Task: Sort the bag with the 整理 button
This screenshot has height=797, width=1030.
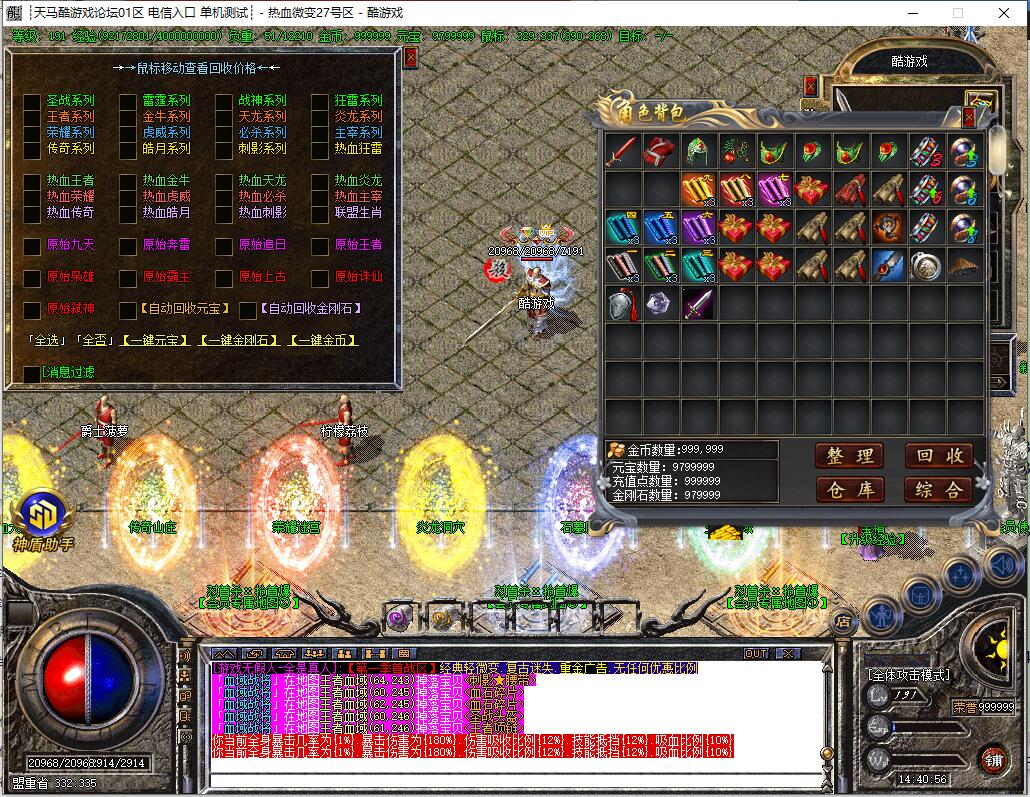Action: pos(850,456)
